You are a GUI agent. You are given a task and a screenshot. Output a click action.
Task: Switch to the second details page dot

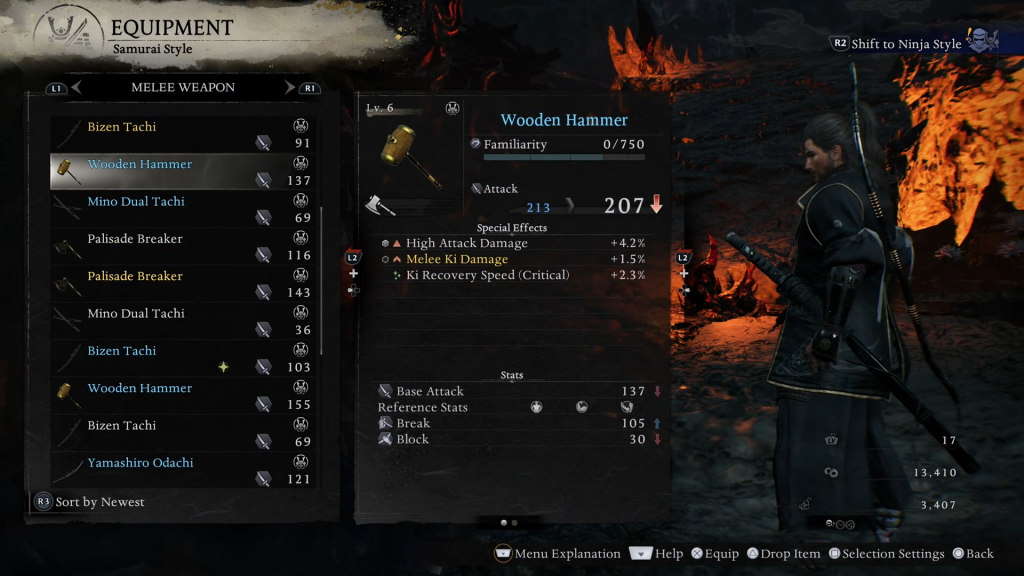point(514,522)
